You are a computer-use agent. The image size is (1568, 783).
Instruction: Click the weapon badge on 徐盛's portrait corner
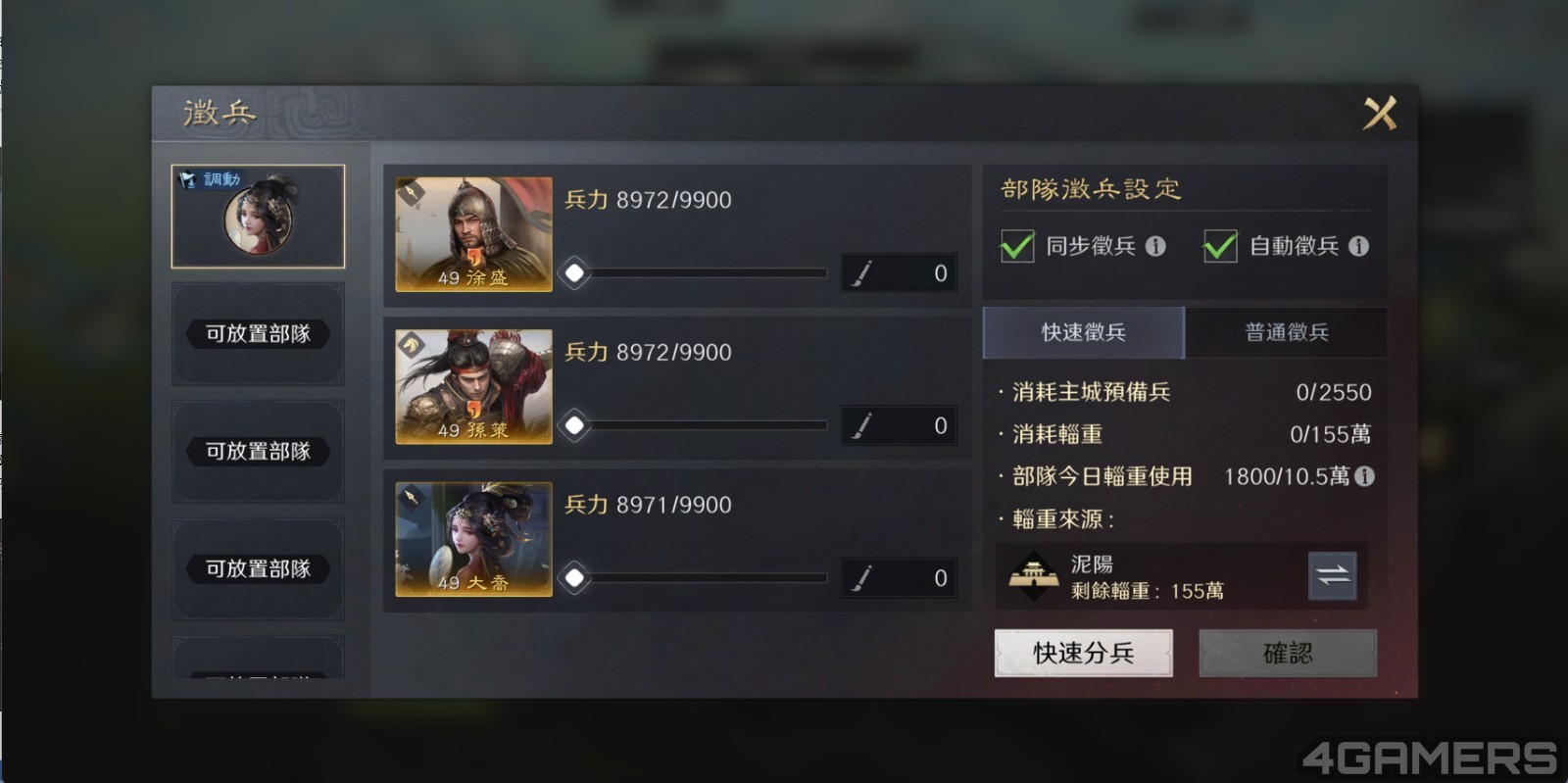point(412,192)
